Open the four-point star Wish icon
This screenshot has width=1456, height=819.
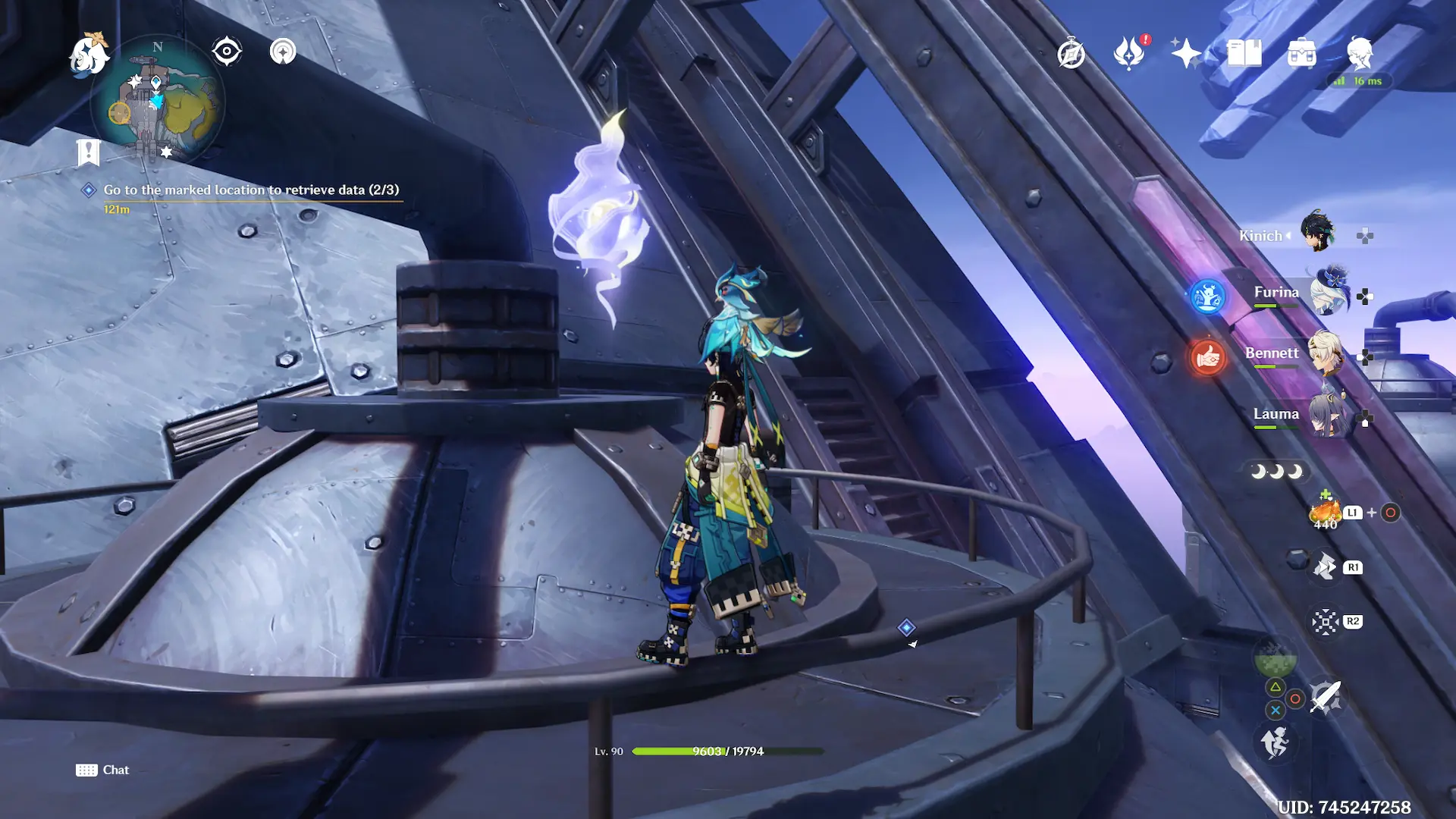tap(1186, 53)
